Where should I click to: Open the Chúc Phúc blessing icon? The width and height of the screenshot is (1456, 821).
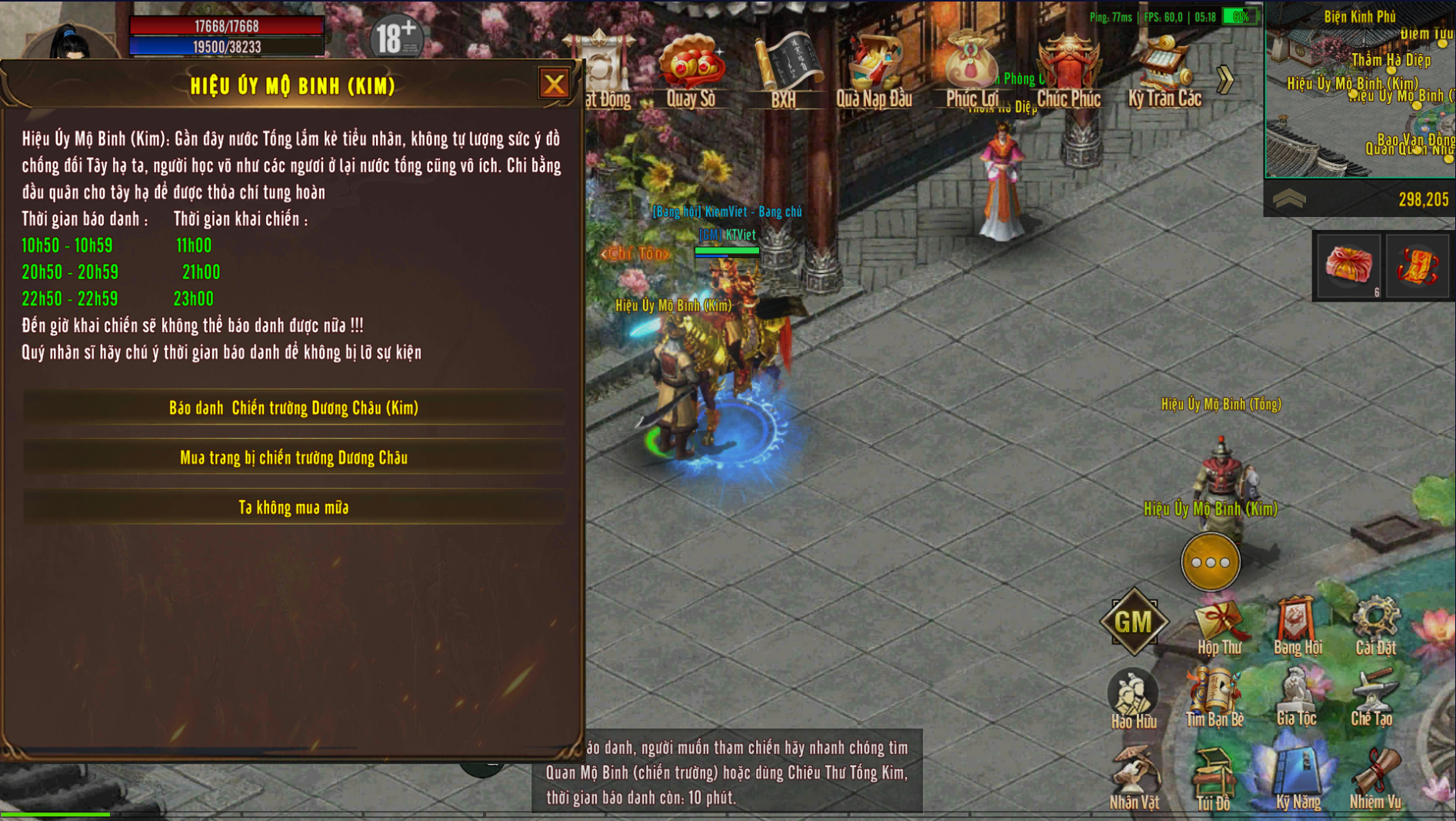pyautogui.click(x=1068, y=69)
